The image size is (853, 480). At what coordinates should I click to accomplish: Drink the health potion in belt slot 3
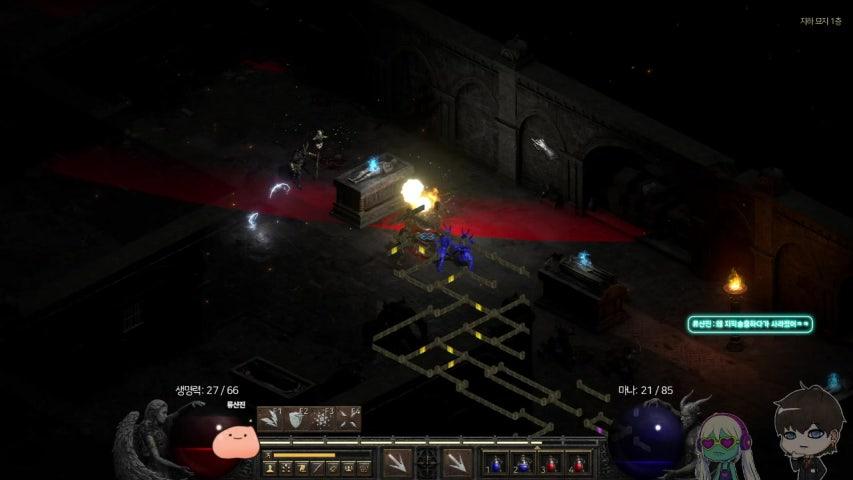pos(552,463)
